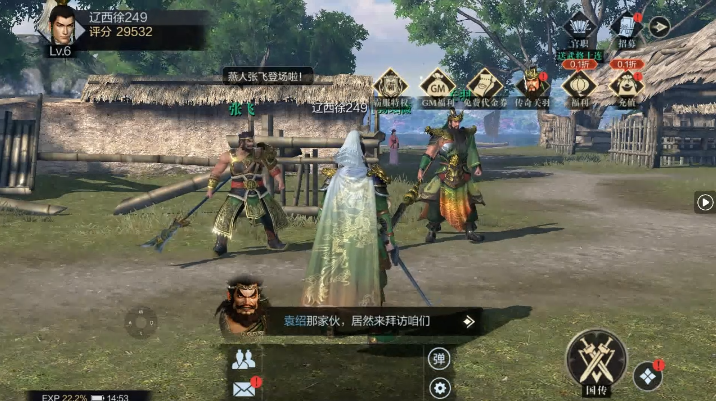The height and width of the screenshot is (401, 716).
Task: Open the friends list icon
Action: [243, 360]
